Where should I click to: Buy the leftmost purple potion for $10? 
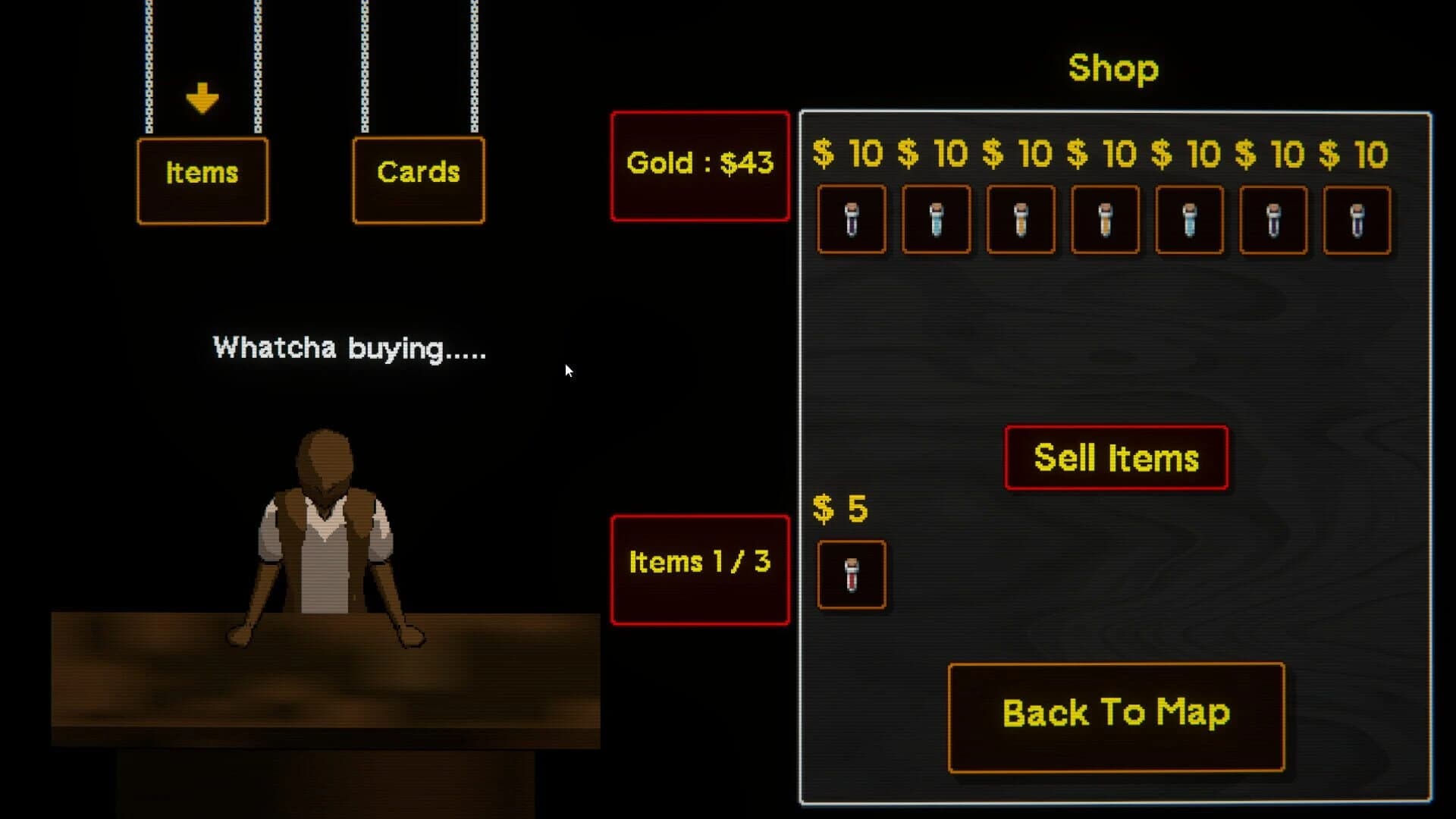[852, 221]
